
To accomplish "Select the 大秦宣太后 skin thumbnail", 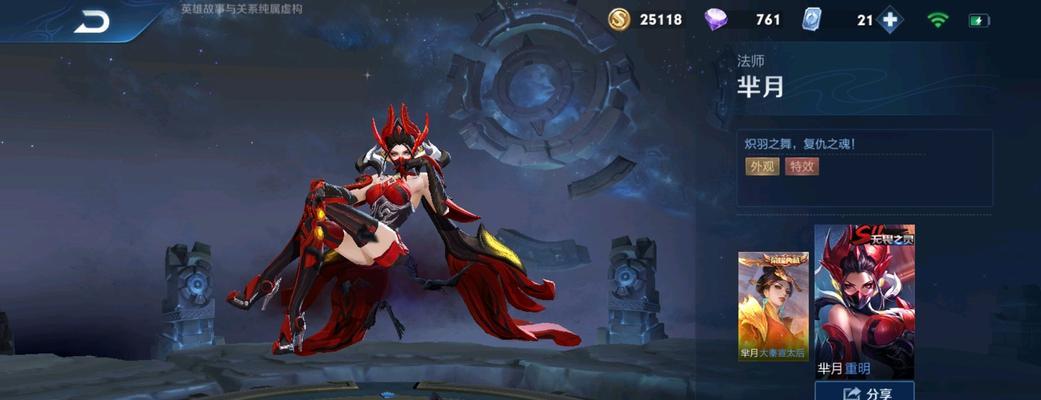I will coord(773,305).
